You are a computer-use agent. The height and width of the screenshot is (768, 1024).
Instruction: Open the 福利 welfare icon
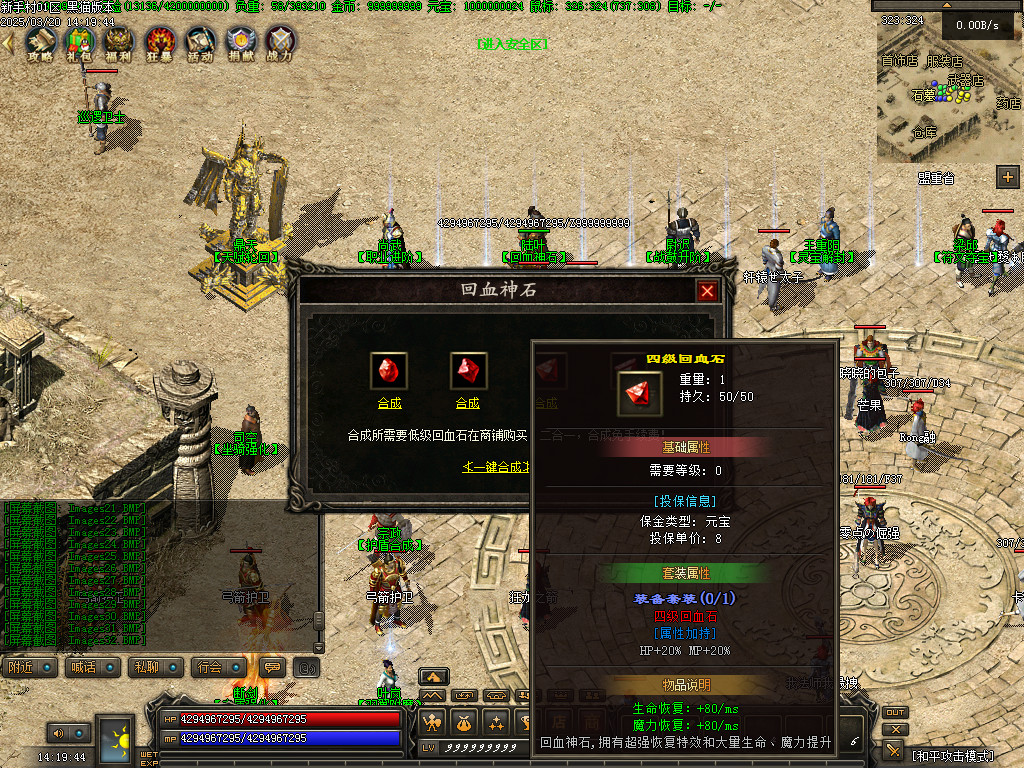pyautogui.click(x=119, y=42)
